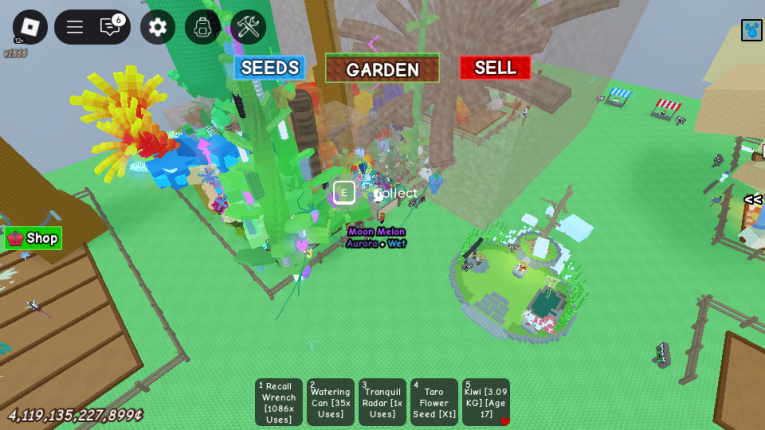
Task: Open the crossed wrench and hammer menu
Action: [x=248, y=27]
